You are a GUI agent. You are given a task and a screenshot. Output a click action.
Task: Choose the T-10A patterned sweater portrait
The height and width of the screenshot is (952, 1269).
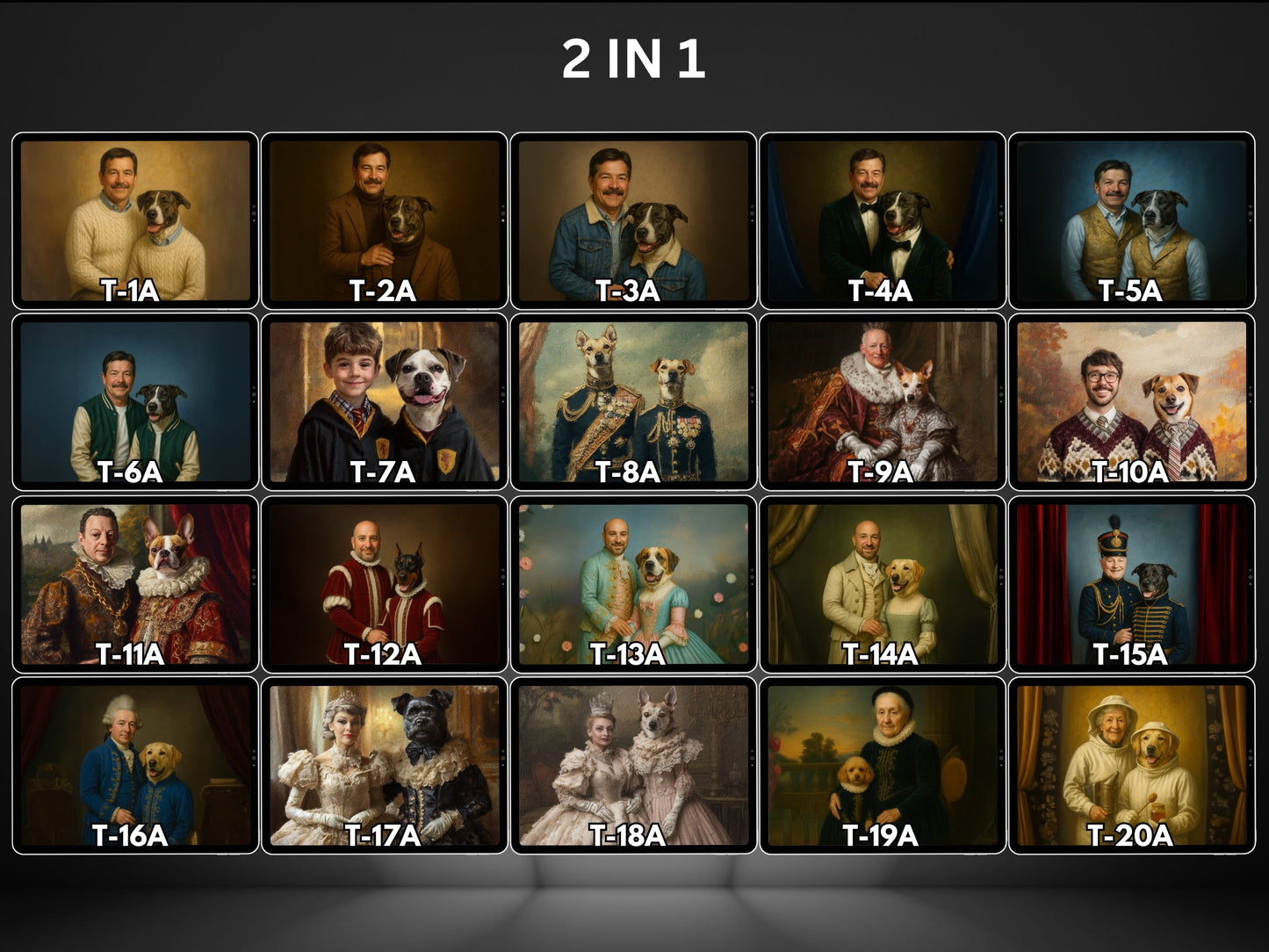click(1131, 401)
